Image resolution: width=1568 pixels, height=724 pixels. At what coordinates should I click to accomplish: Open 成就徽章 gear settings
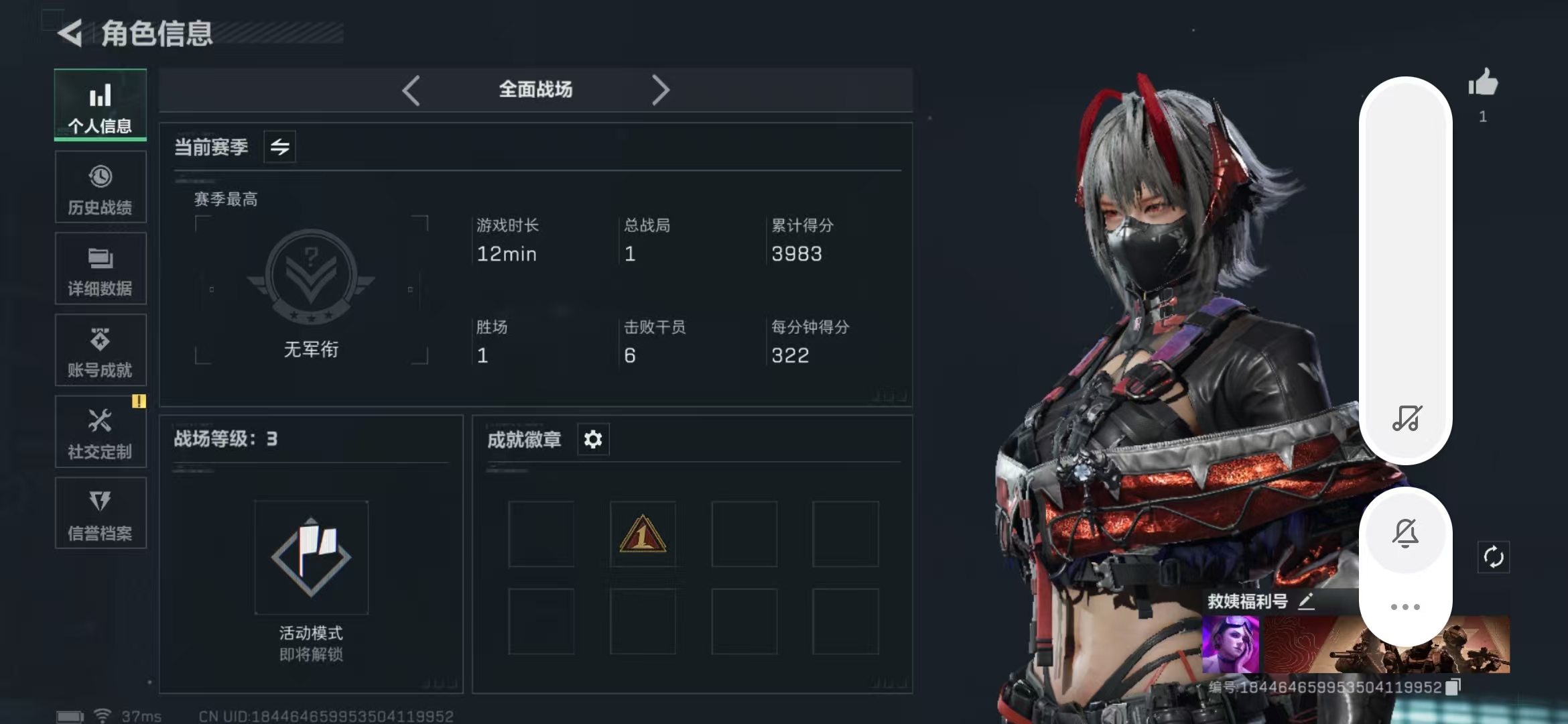593,440
